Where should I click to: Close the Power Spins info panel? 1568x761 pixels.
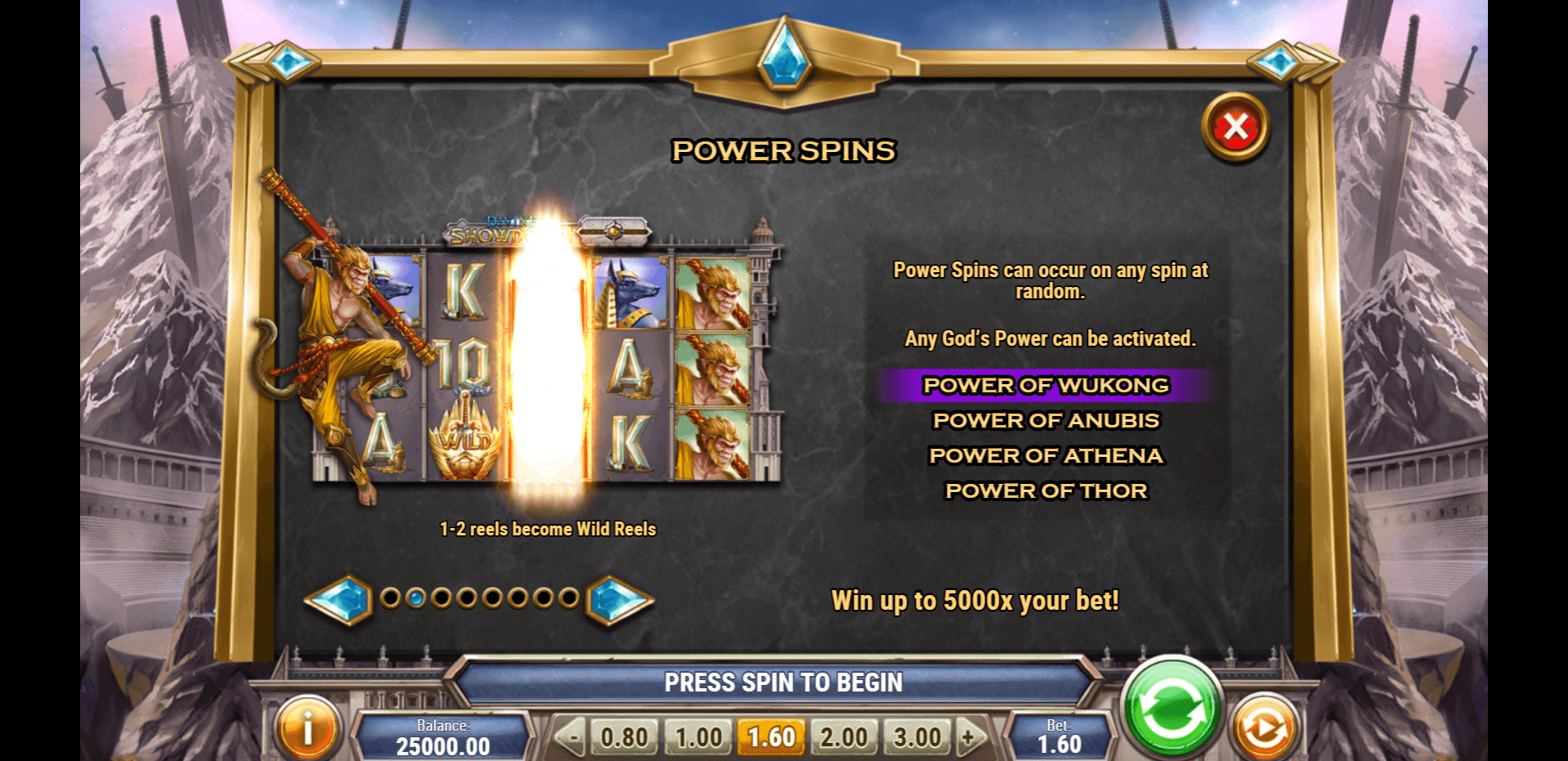[1234, 128]
